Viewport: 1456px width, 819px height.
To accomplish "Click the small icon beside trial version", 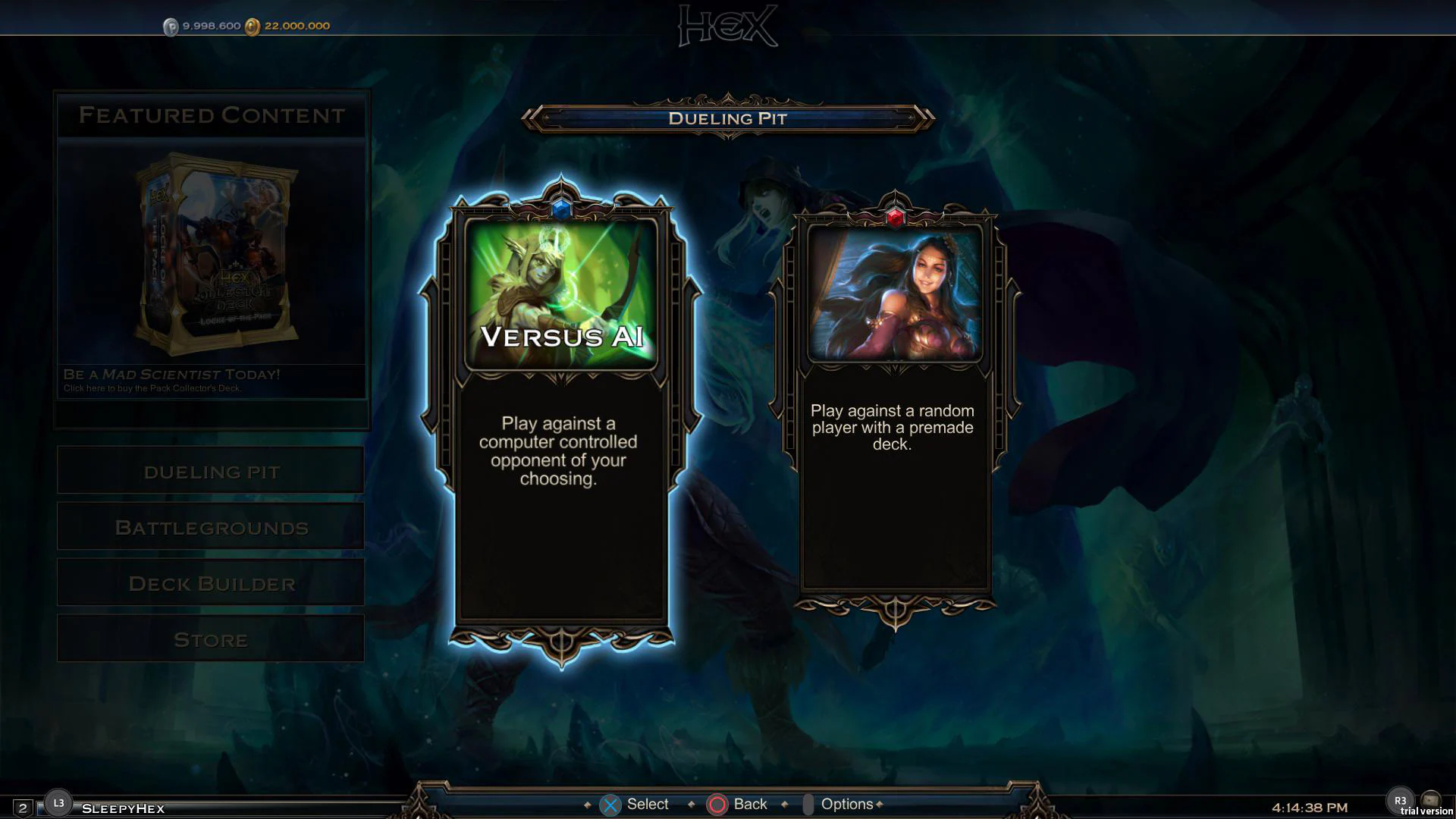I will [x=1430, y=799].
